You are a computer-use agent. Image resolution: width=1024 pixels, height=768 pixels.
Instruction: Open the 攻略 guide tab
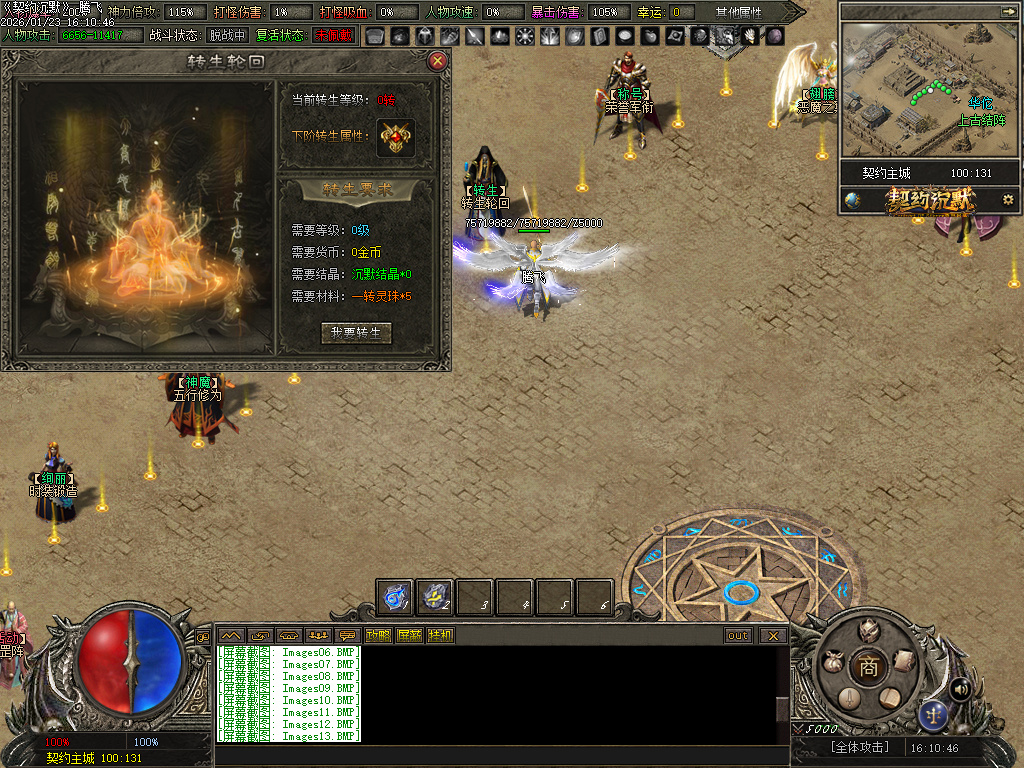pos(378,635)
